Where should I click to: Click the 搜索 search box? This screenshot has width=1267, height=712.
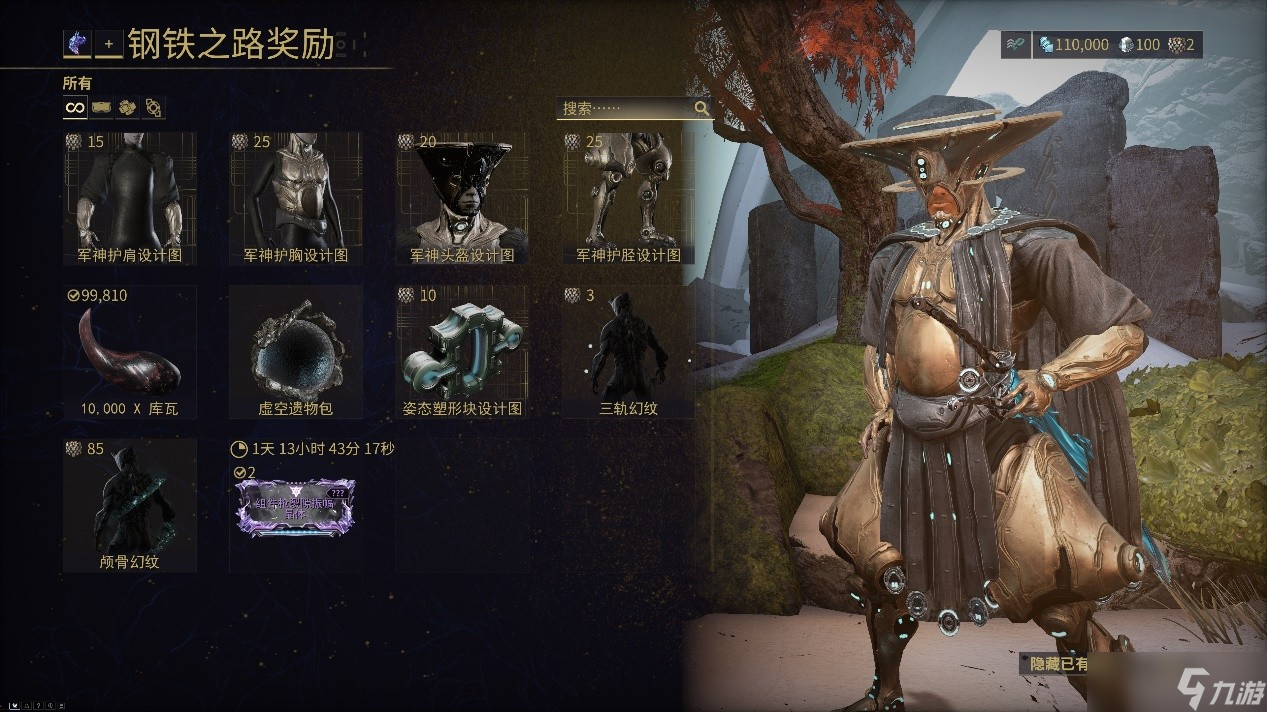click(x=625, y=108)
